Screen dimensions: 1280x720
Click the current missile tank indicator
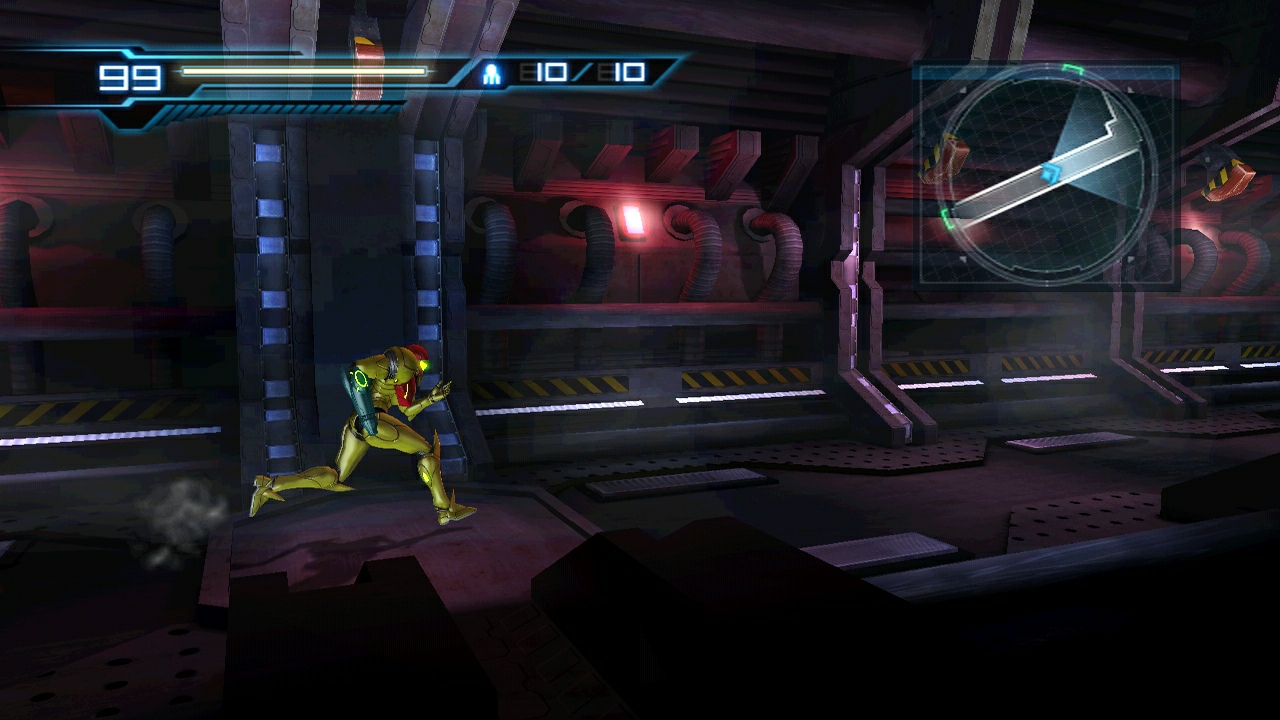click(584, 71)
